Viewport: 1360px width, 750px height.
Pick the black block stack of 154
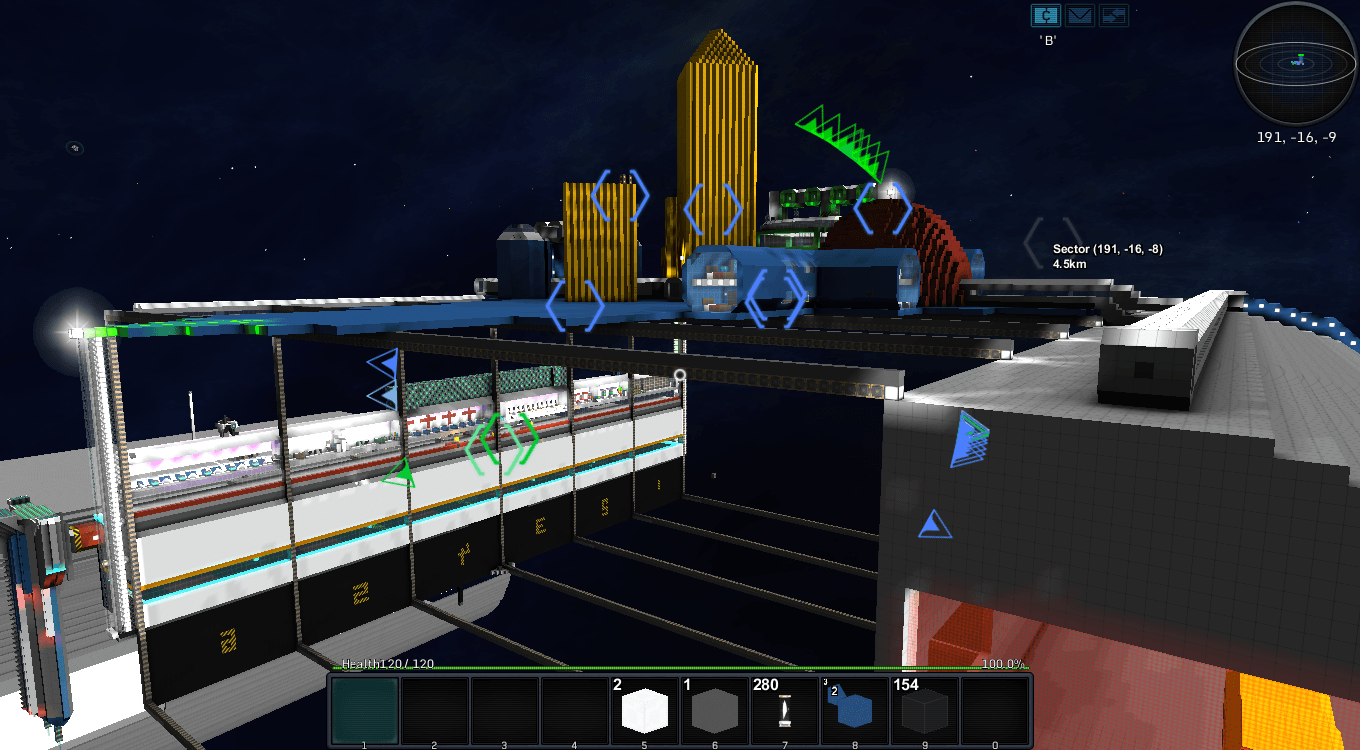(925, 710)
